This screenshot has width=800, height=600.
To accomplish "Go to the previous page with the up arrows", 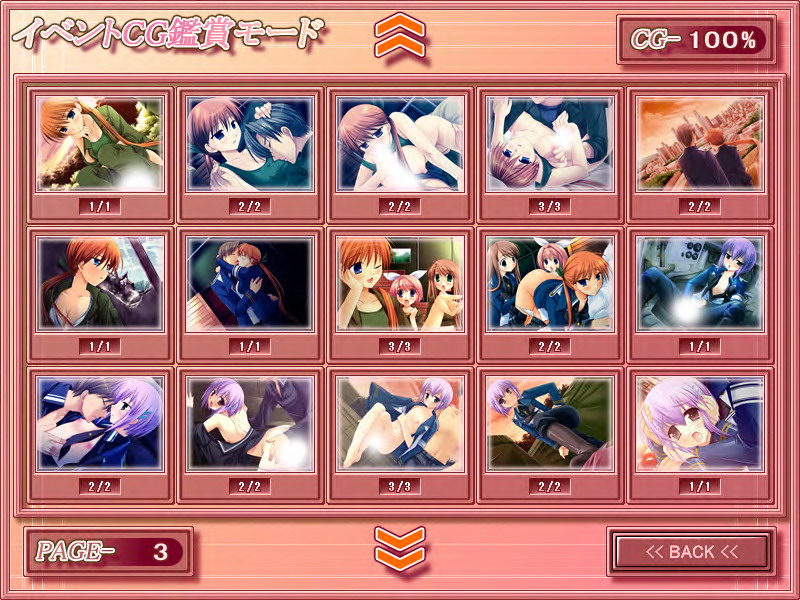I will (400, 37).
